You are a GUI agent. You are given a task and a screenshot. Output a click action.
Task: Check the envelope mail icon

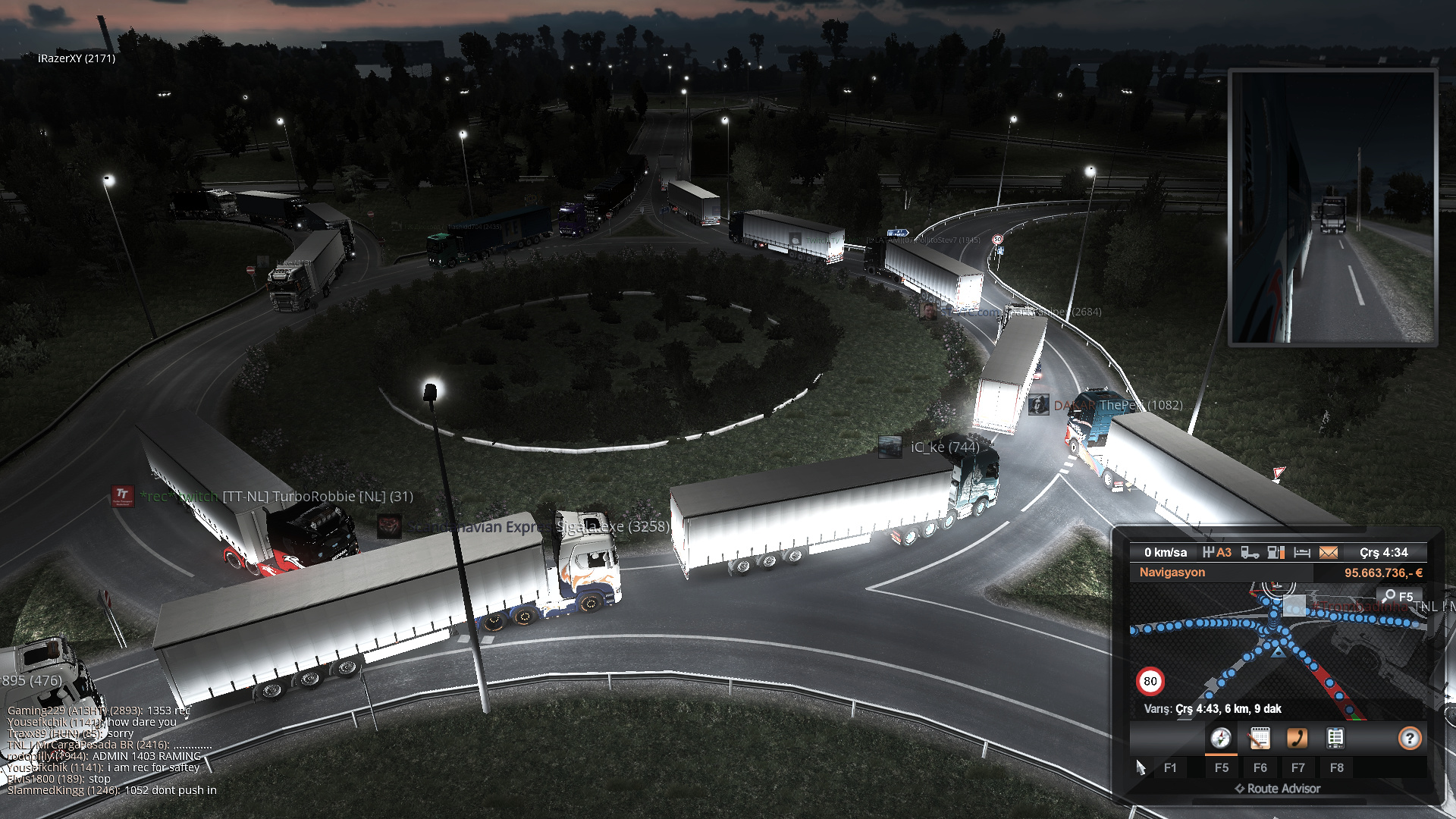click(x=1329, y=553)
